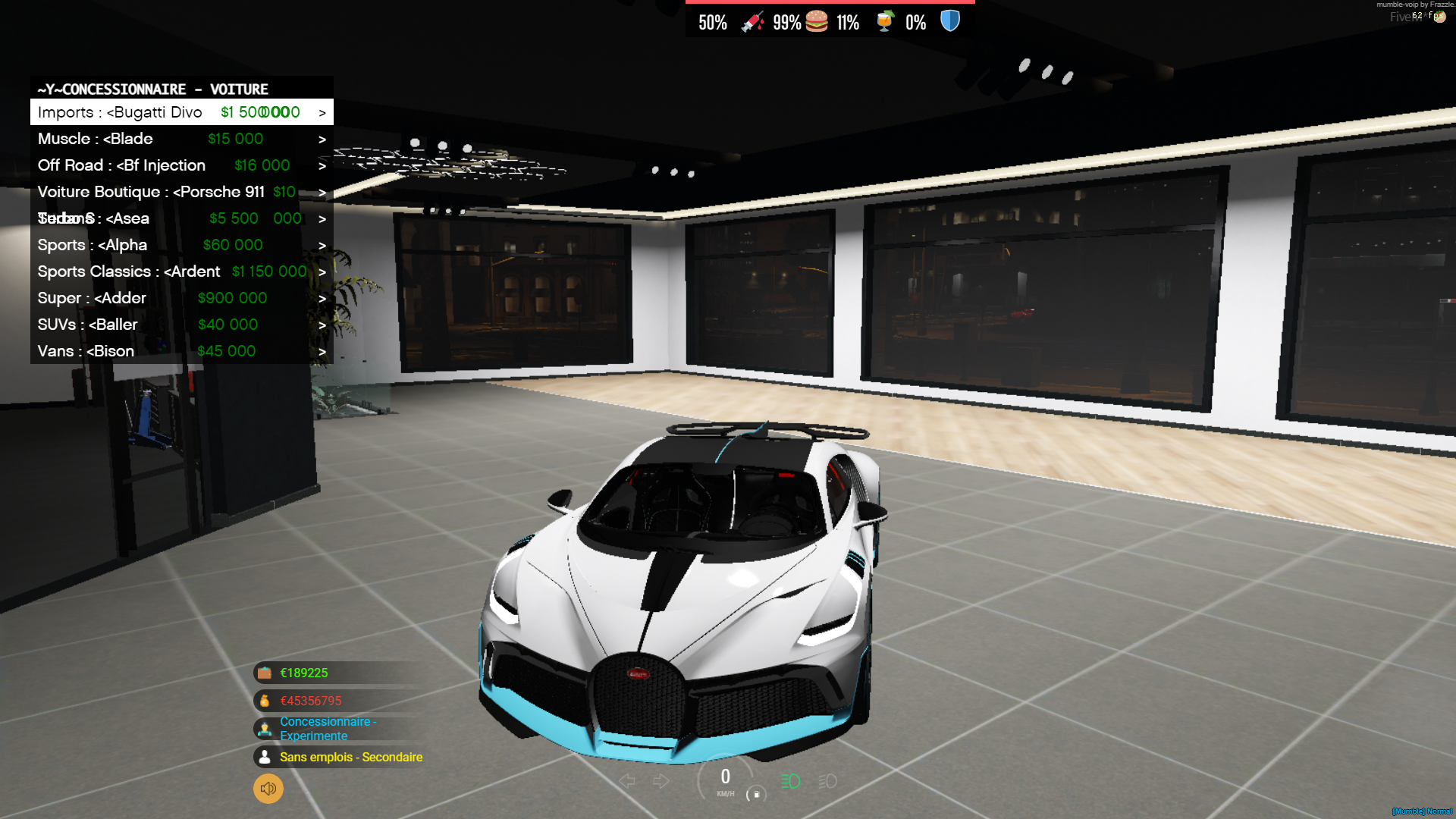Click the cocktail thirst icon at 11%
The width and height of the screenshot is (1456, 819).
click(x=886, y=22)
